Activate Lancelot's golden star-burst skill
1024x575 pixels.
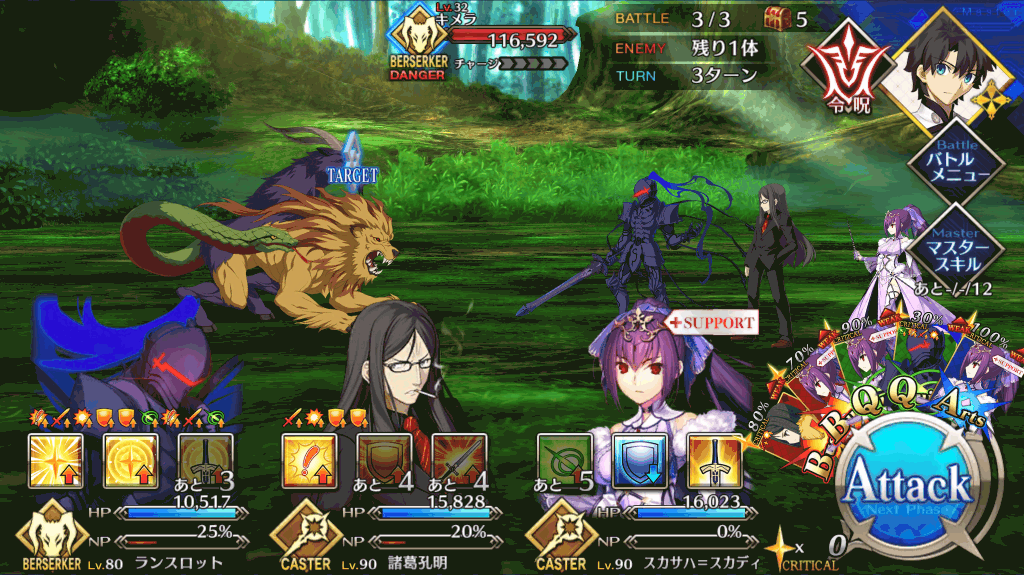point(55,460)
